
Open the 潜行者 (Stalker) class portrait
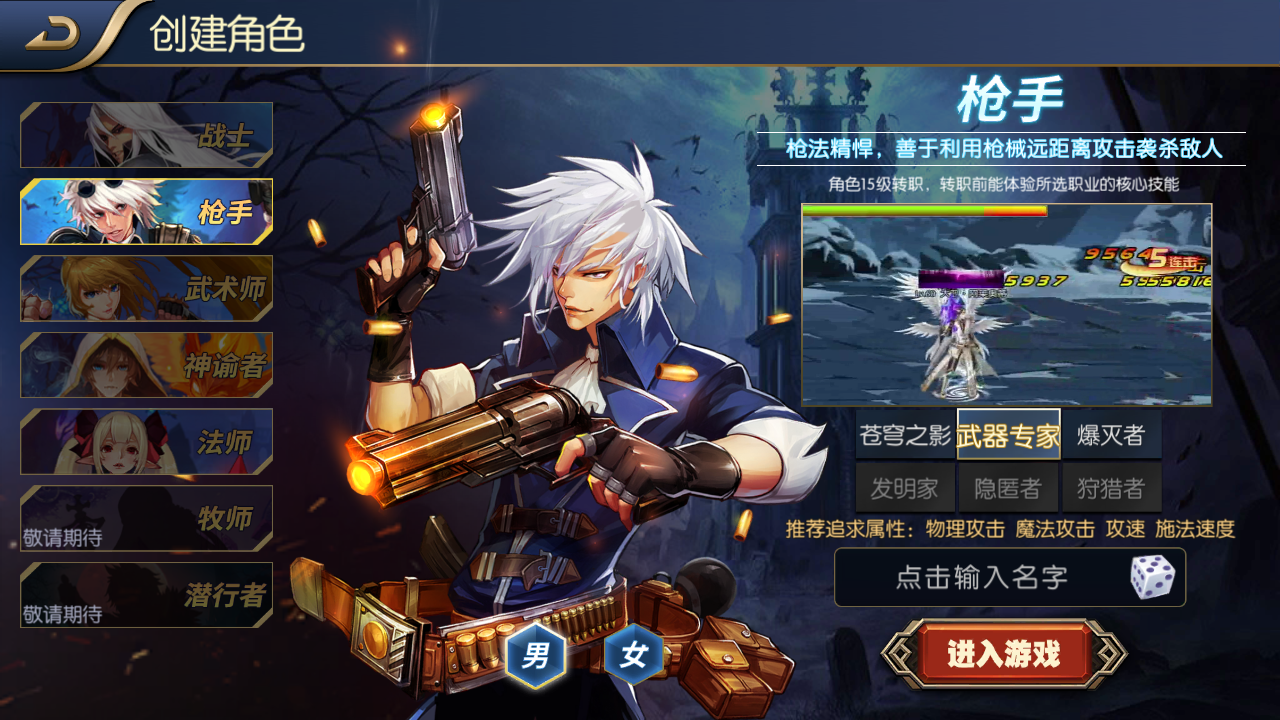tap(144, 592)
